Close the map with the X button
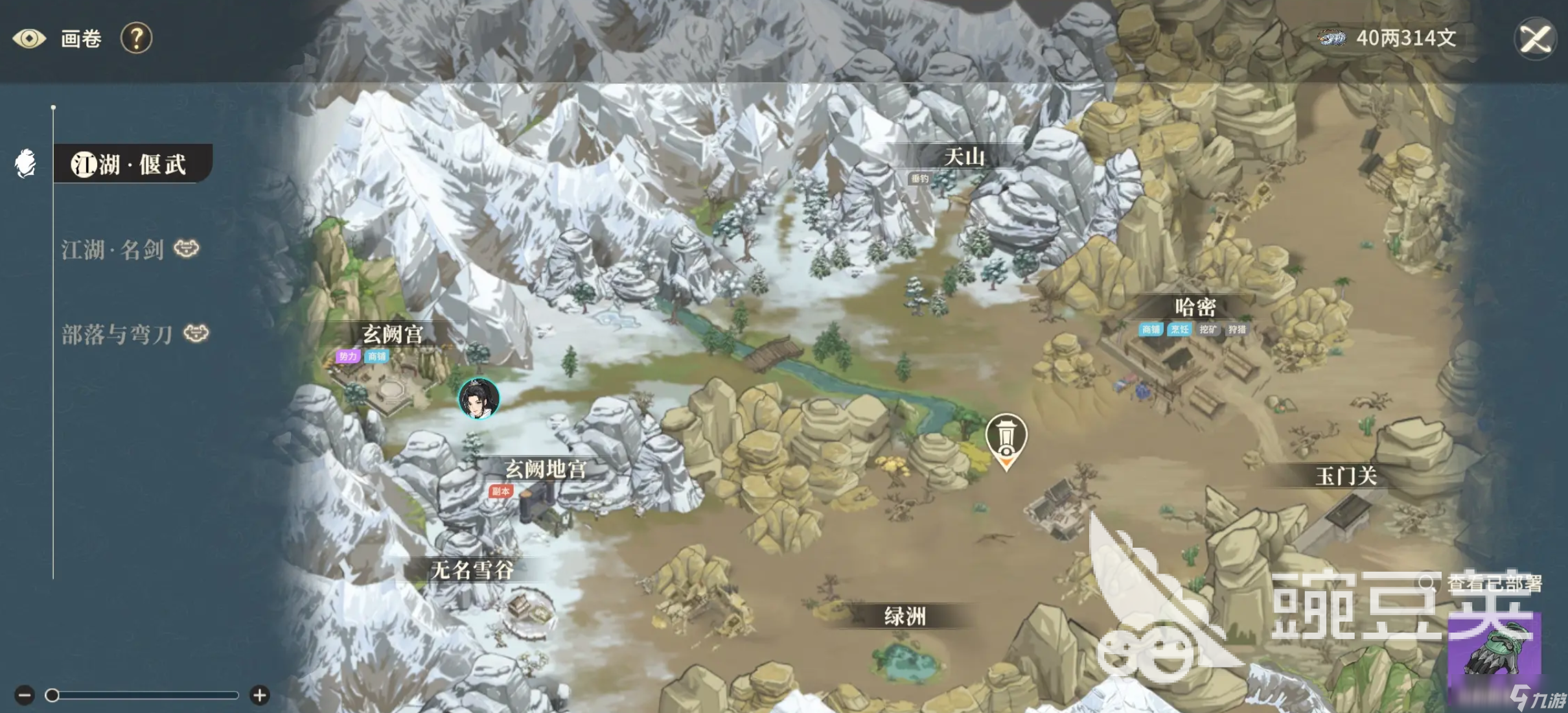1568x713 pixels. point(1535,39)
